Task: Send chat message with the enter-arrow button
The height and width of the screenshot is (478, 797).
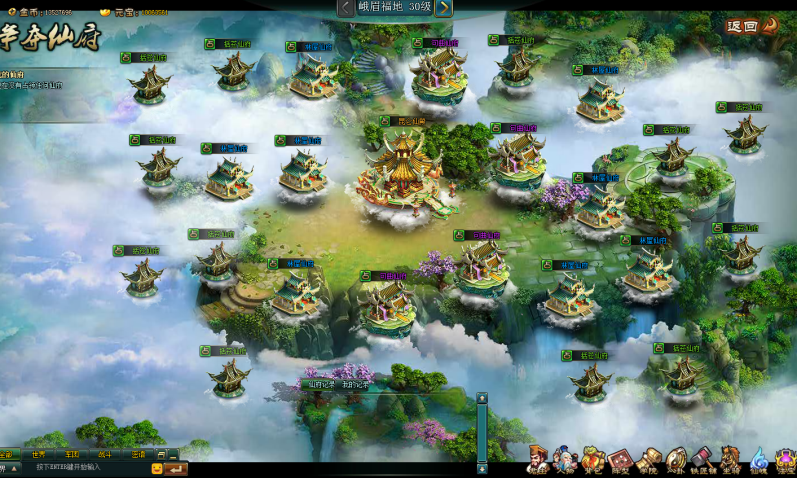Action: point(176,468)
